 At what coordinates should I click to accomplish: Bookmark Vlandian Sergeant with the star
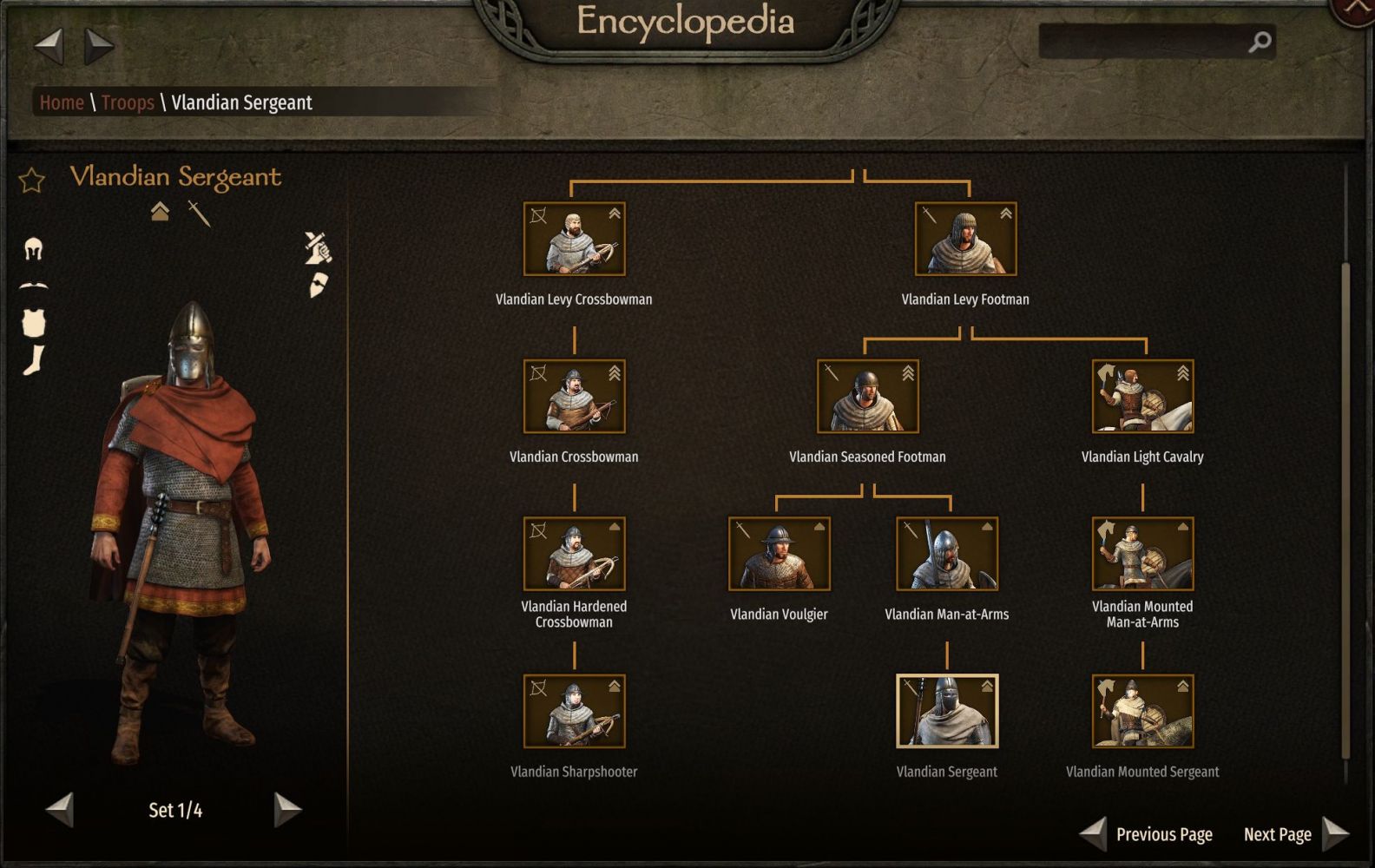tap(32, 181)
